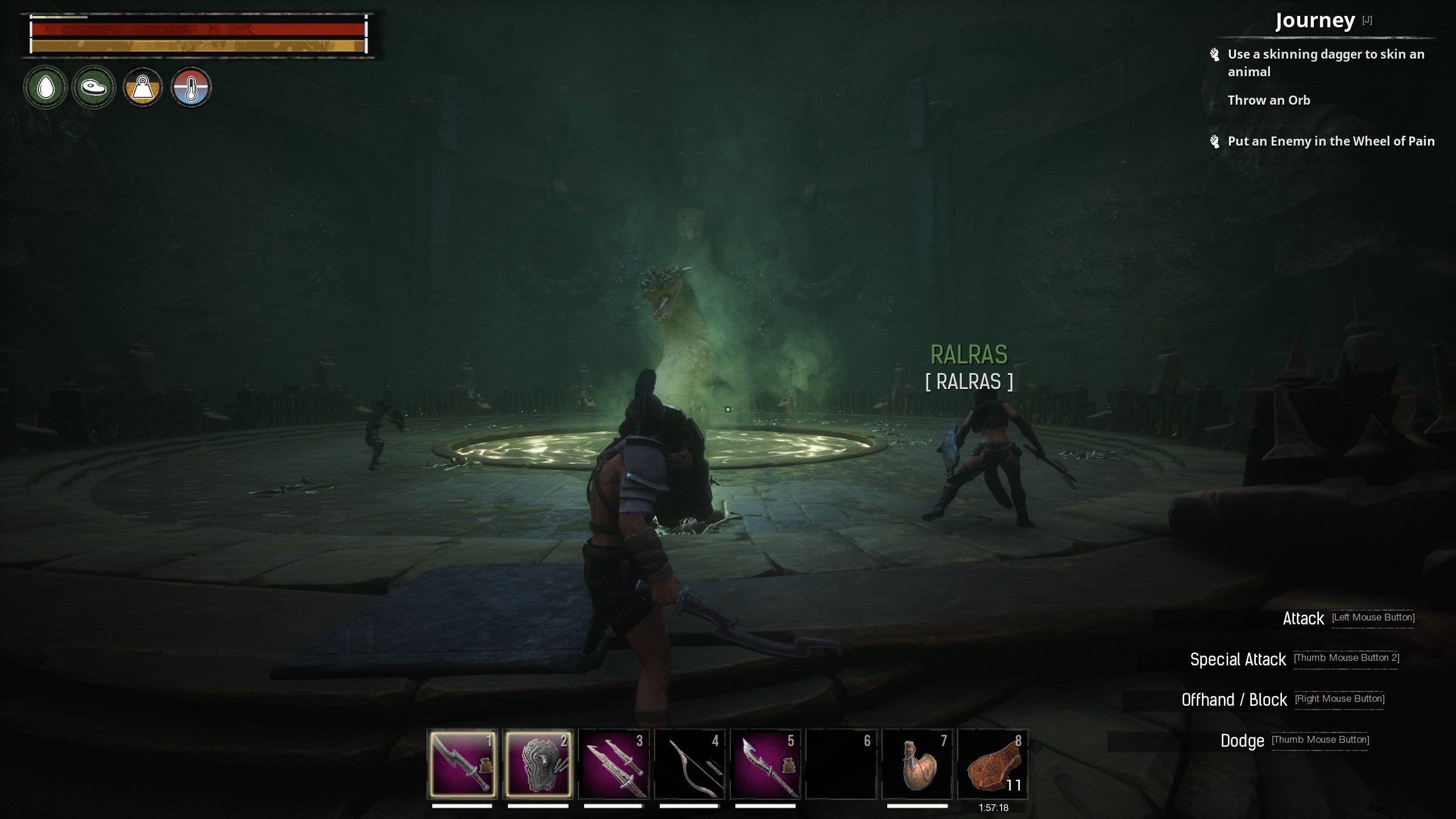This screenshot has width=1456, height=819.
Task: Open the Journey panel header
Action: point(1315,21)
